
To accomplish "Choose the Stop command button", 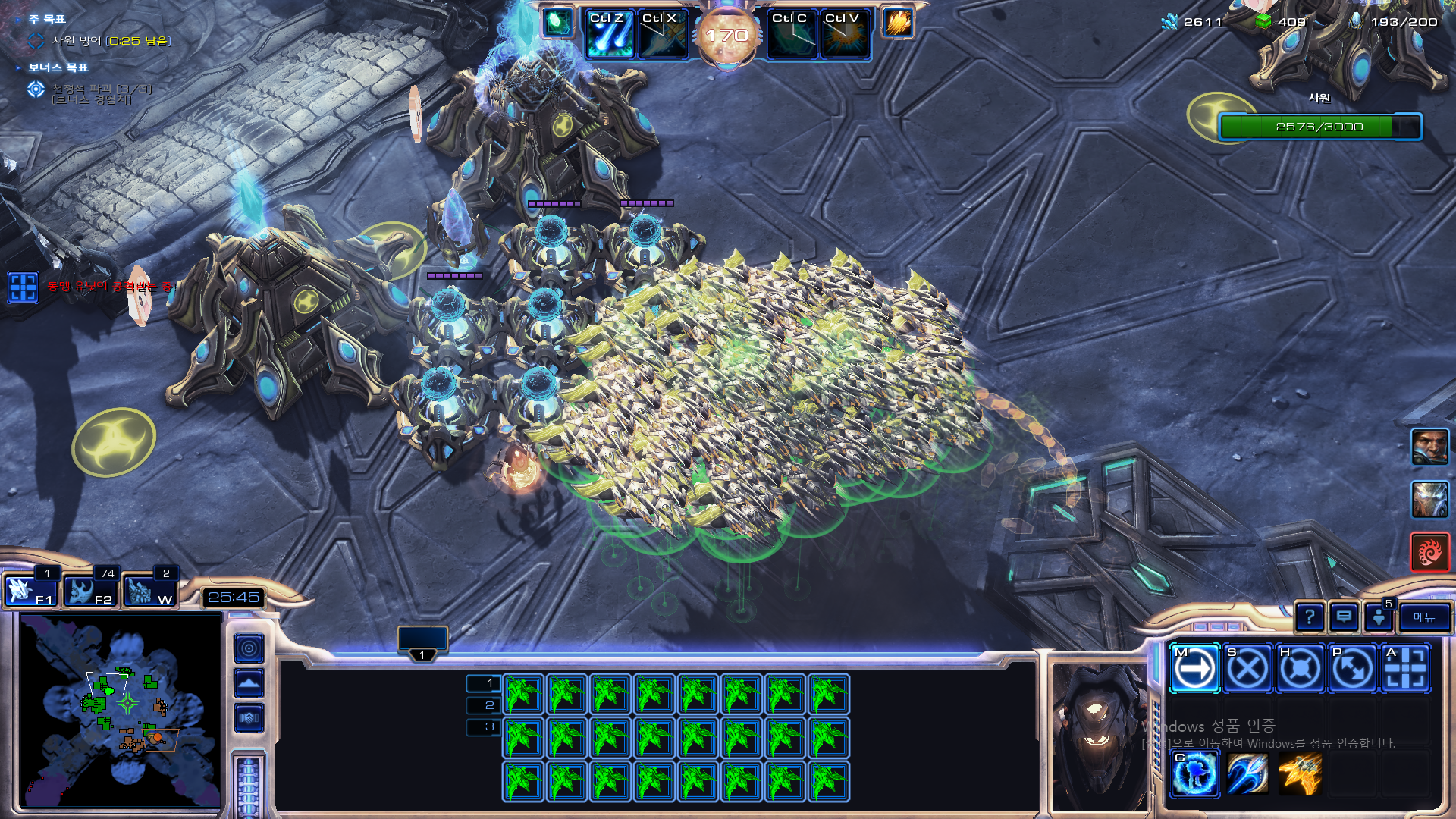I will [1247, 669].
